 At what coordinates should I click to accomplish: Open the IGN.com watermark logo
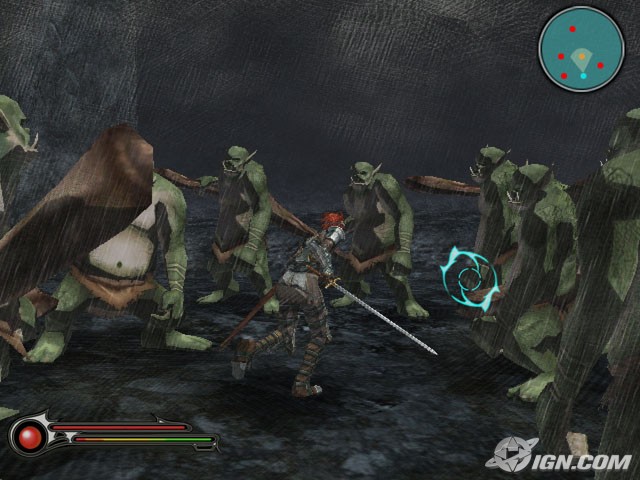tap(559, 456)
